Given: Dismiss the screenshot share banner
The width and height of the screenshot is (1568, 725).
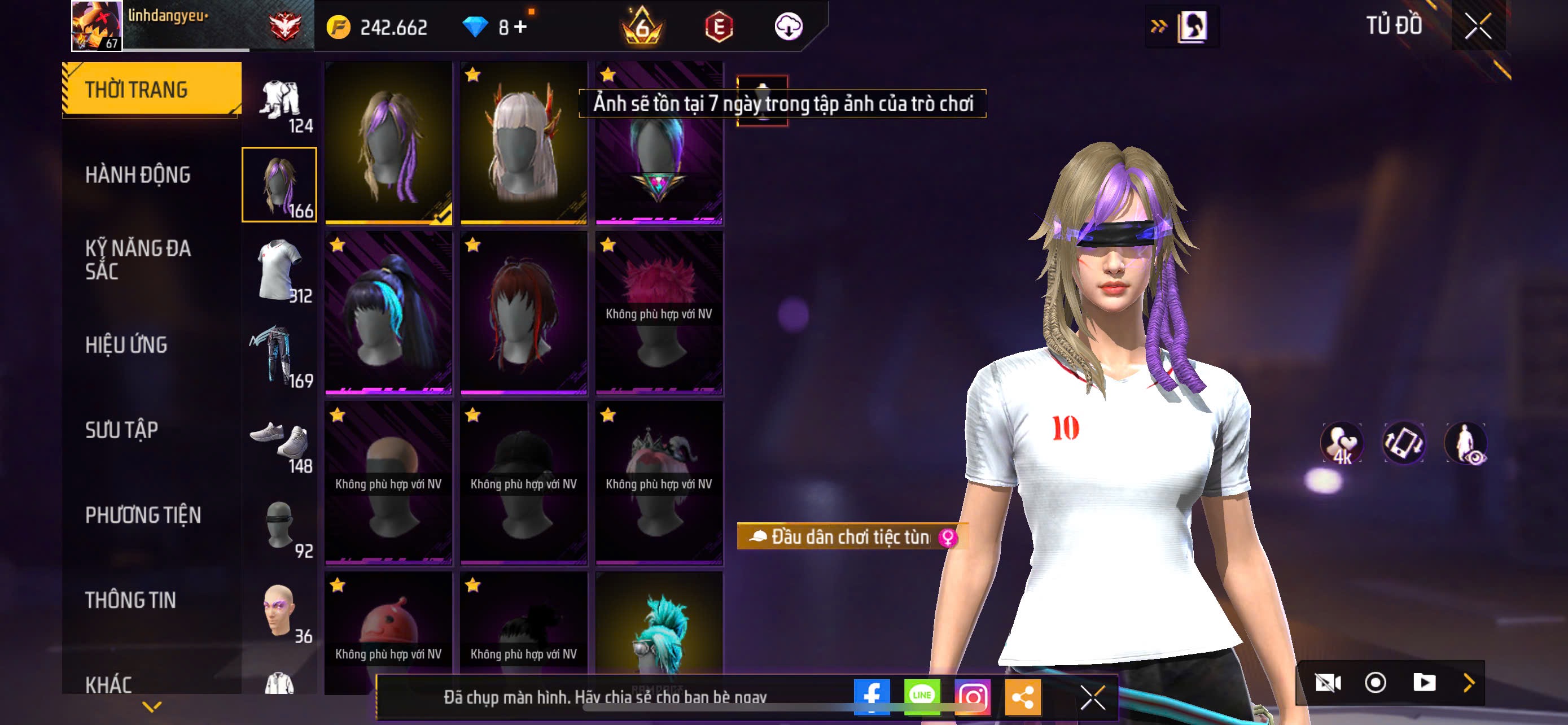Looking at the screenshot, I should (x=1093, y=697).
